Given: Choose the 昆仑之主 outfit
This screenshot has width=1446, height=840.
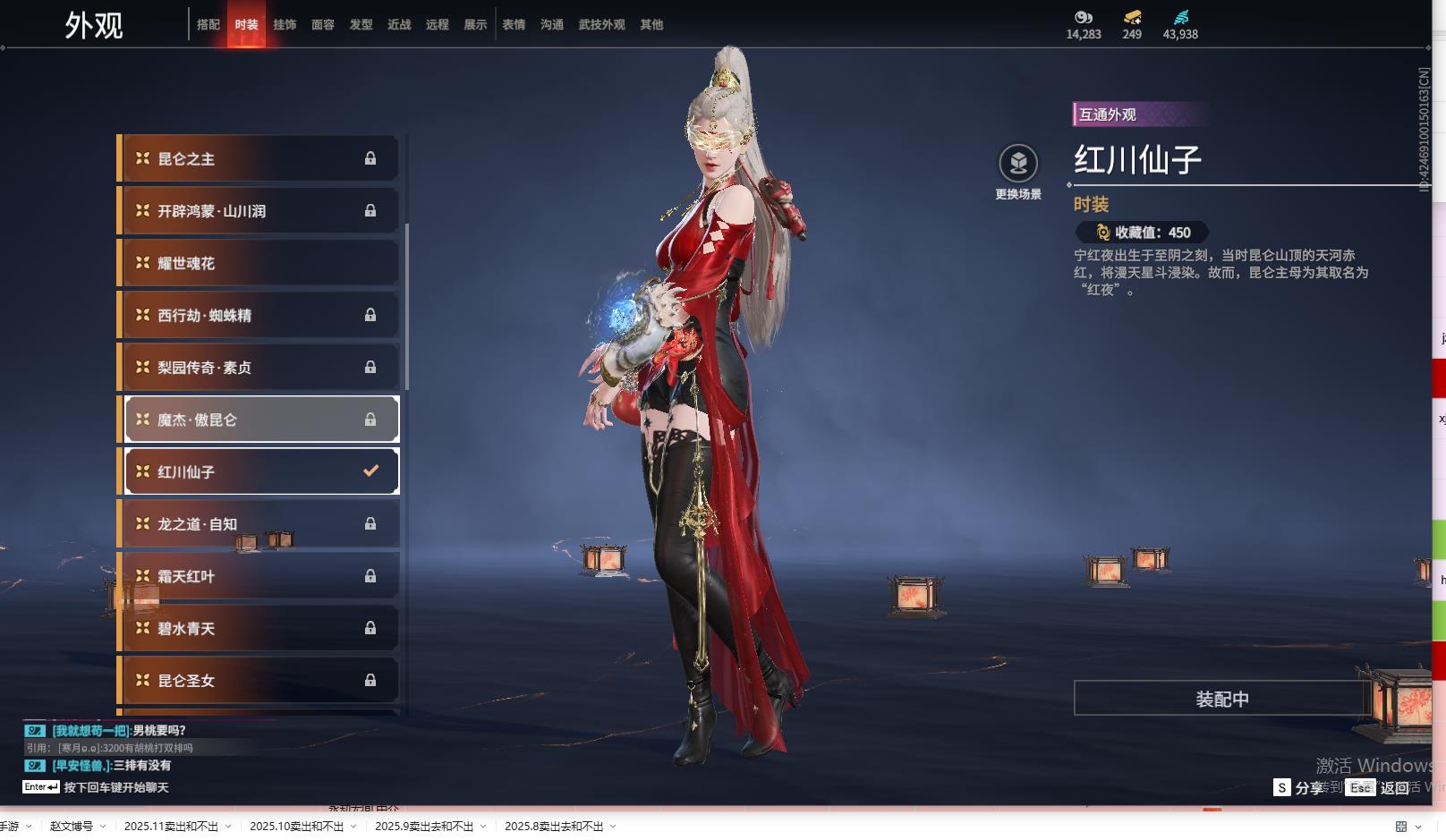Looking at the screenshot, I should point(259,159).
